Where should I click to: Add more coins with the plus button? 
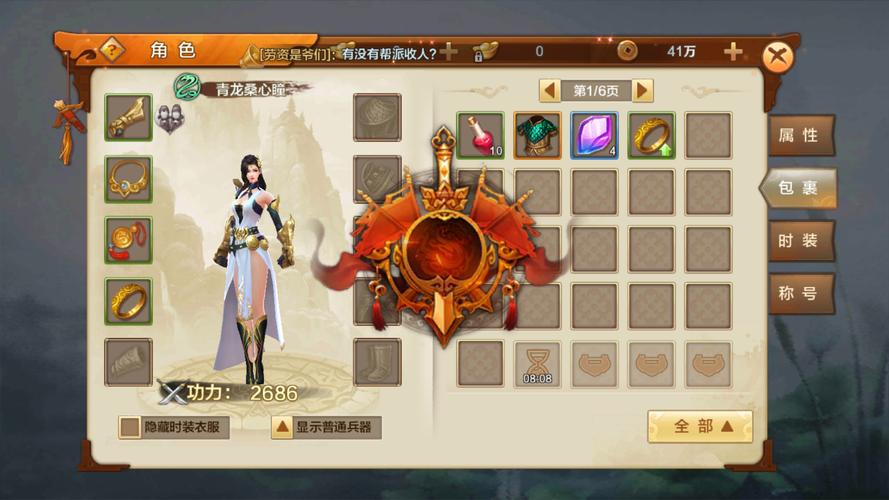733,52
